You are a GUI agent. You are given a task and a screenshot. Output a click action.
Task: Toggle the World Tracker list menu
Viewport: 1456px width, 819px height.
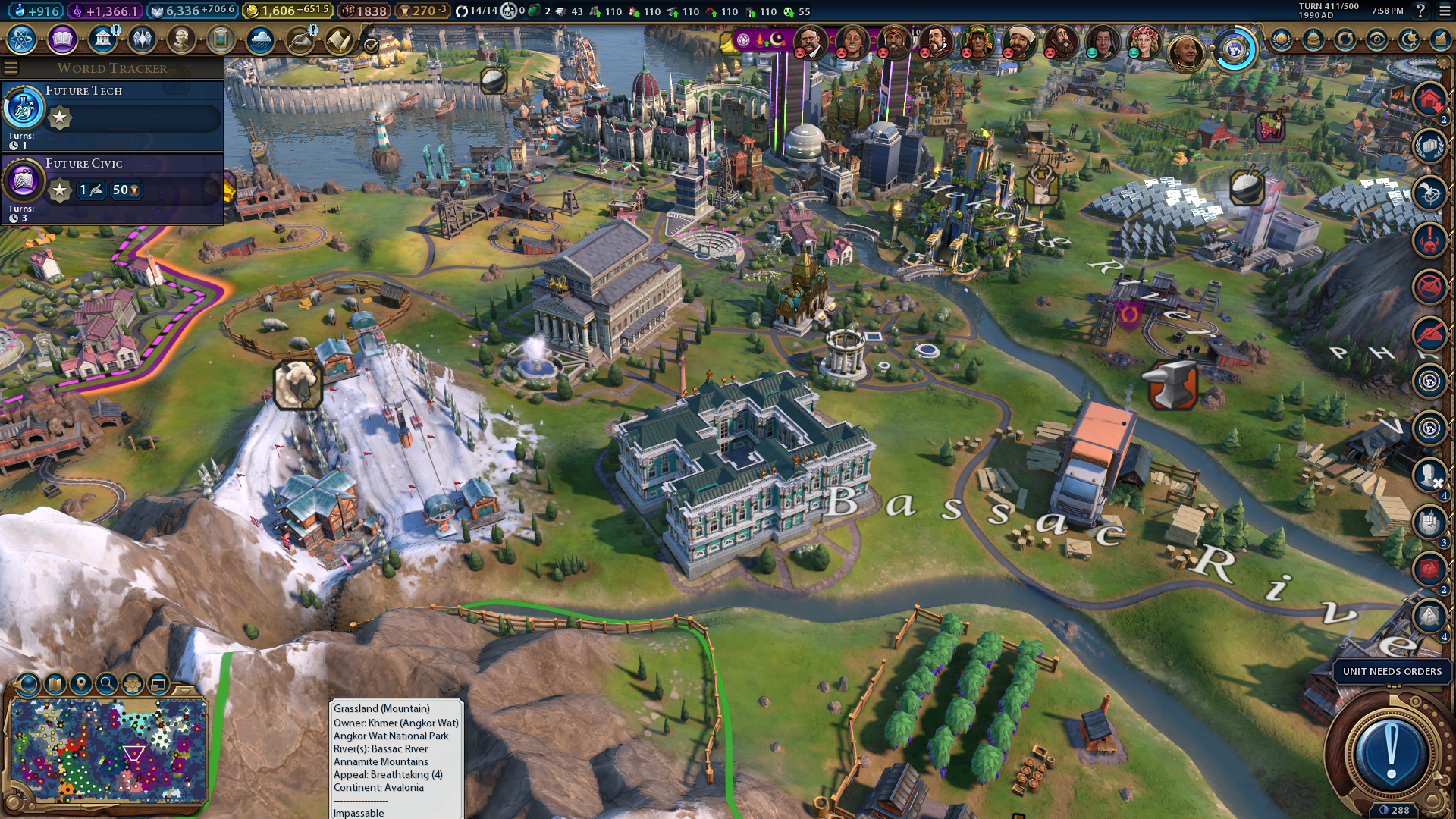[11, 68]
